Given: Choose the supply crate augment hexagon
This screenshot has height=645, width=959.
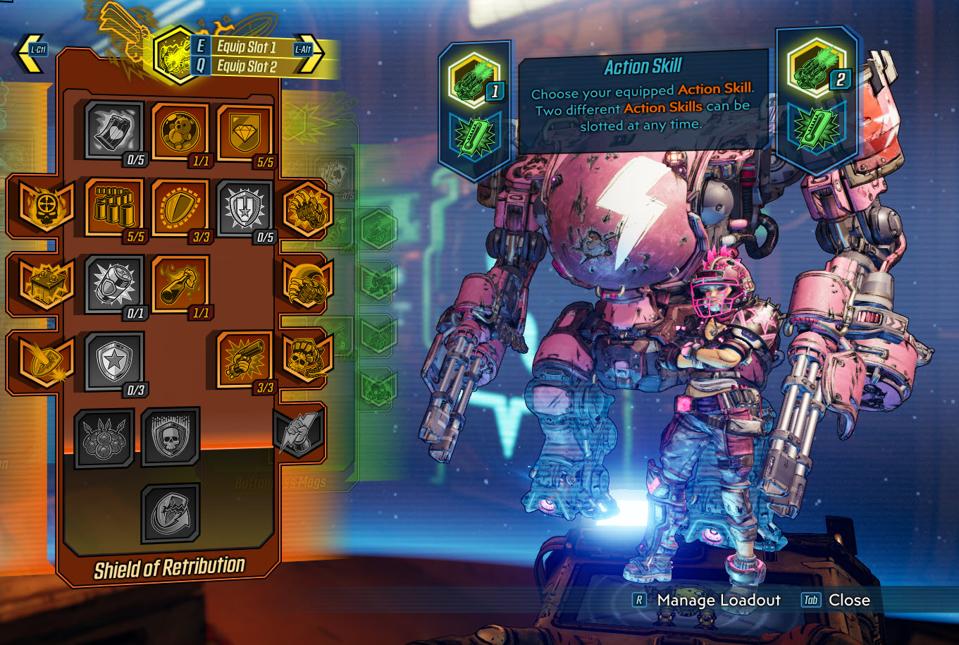Looking at the screenshot, I should (x=42, y=283).
